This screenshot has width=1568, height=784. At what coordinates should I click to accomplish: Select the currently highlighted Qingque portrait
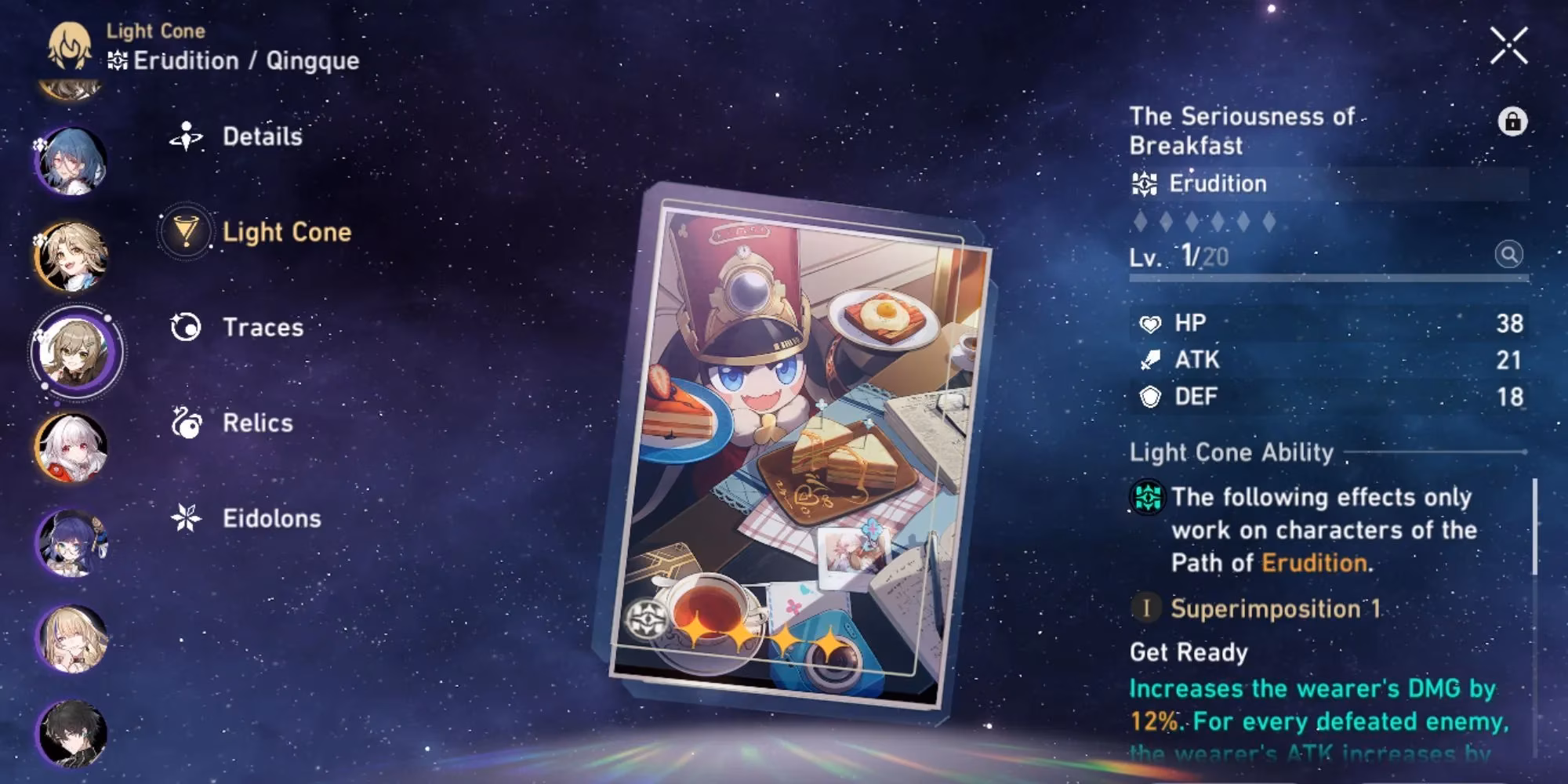click(75, 352)
